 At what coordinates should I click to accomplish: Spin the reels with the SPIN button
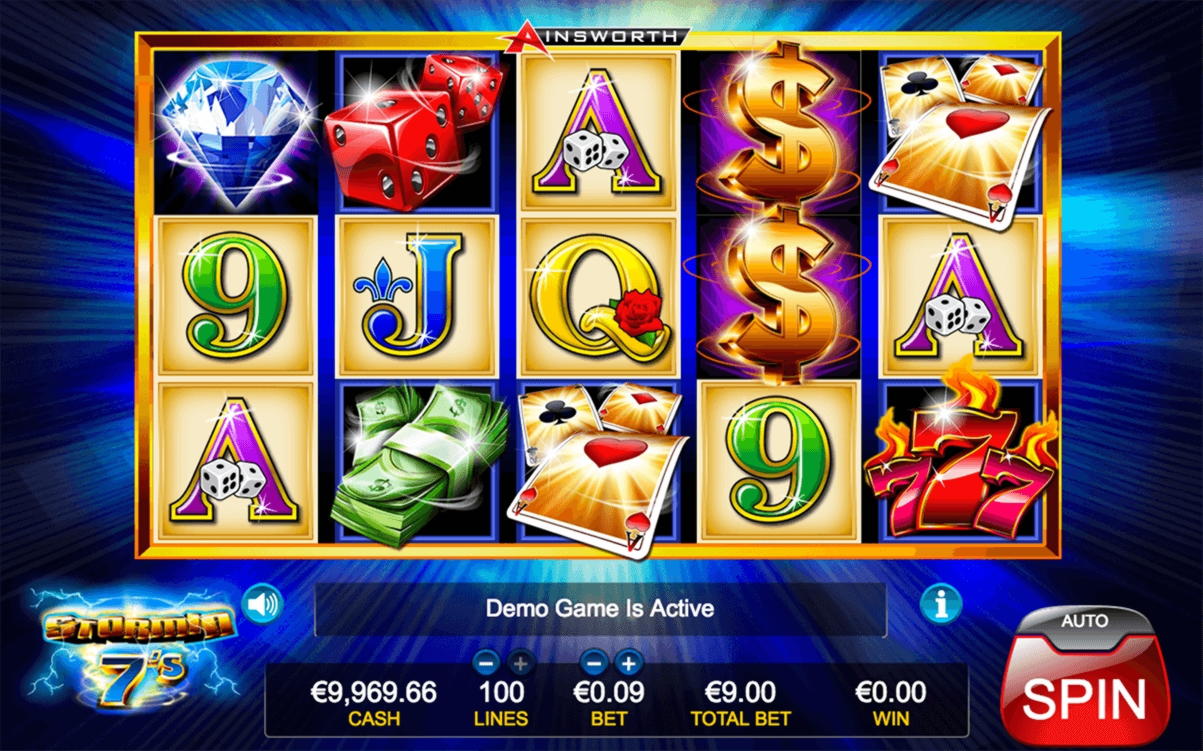(x=1085, y=696)
